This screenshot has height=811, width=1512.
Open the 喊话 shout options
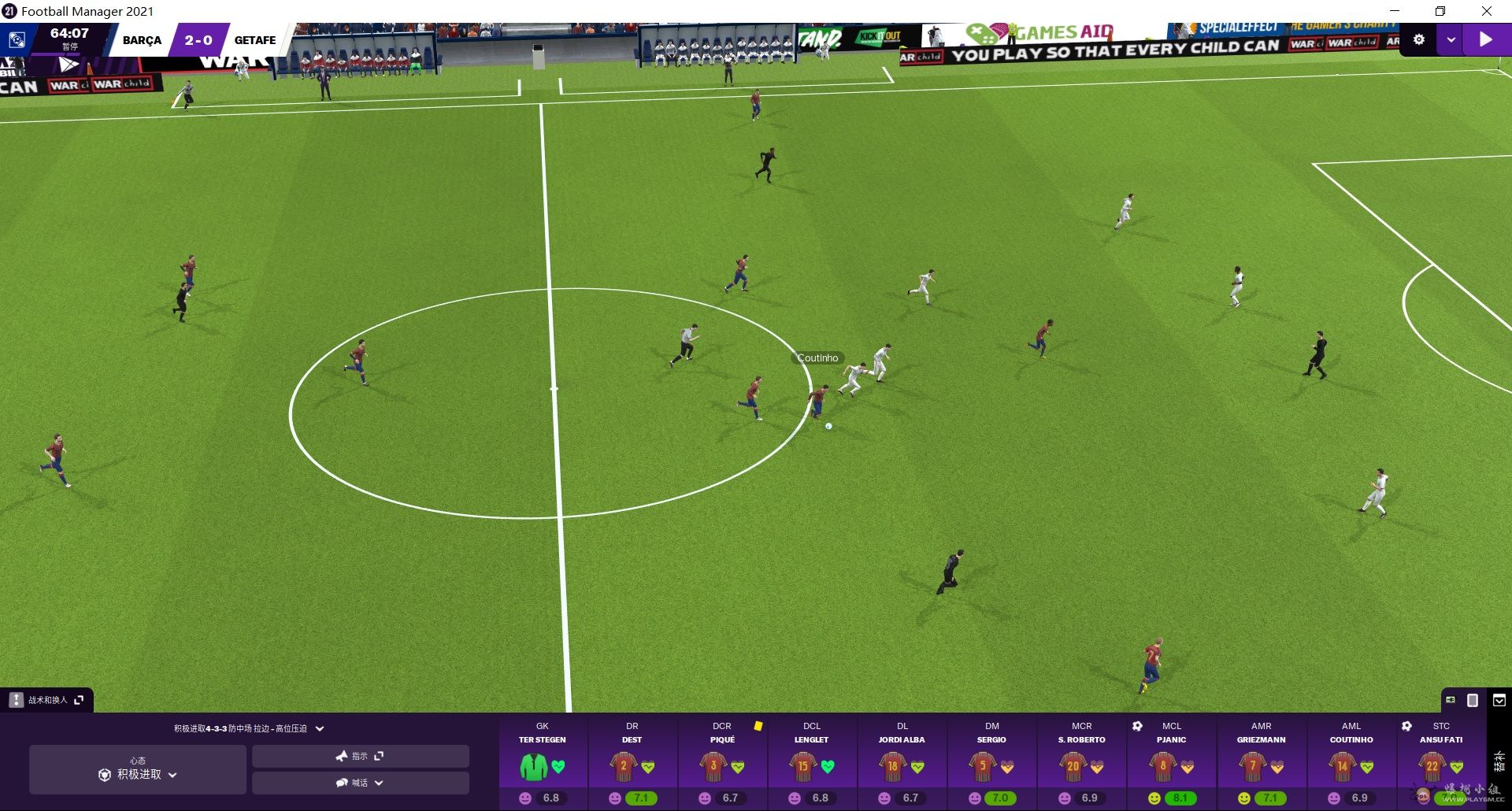point(360,783)
